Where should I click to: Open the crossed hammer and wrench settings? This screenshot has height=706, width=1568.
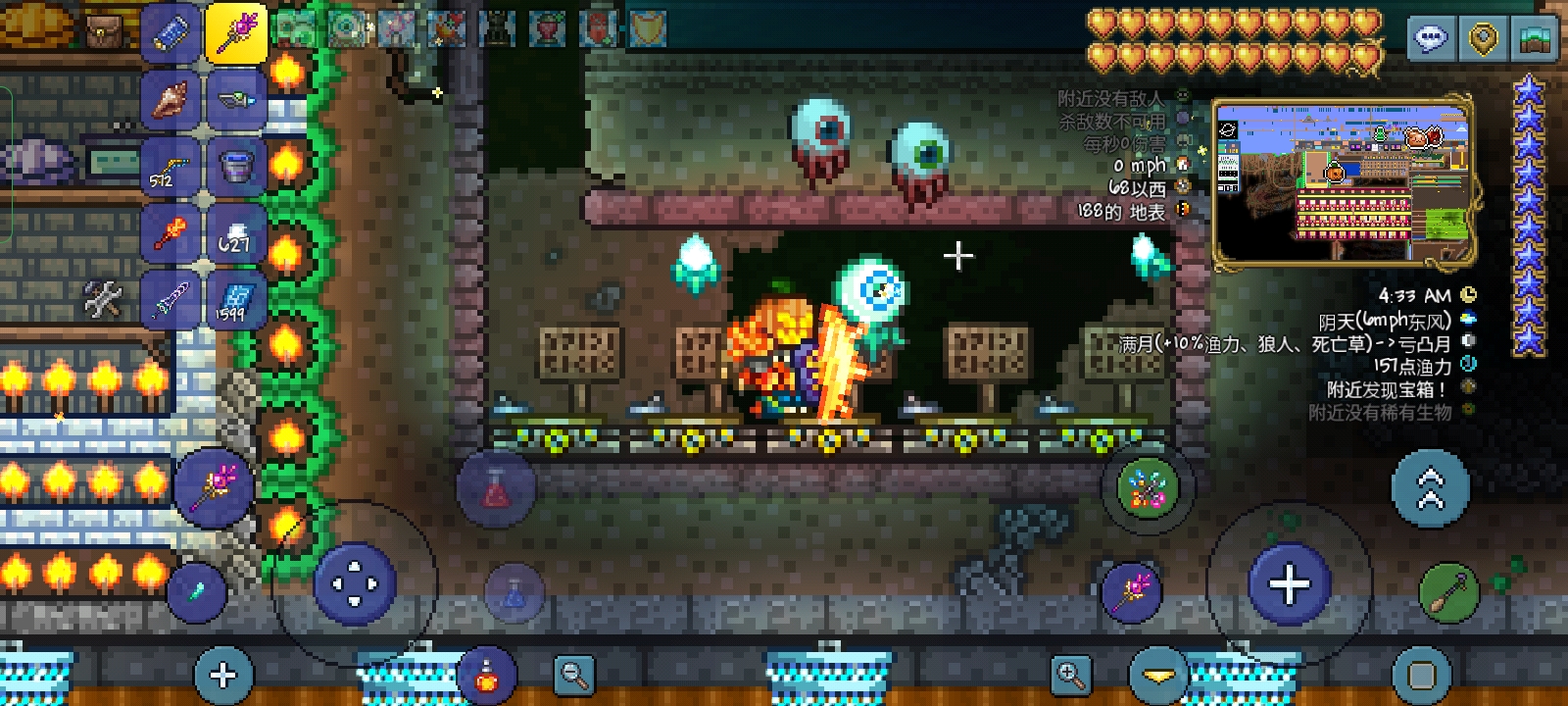[x=103, y=300]
